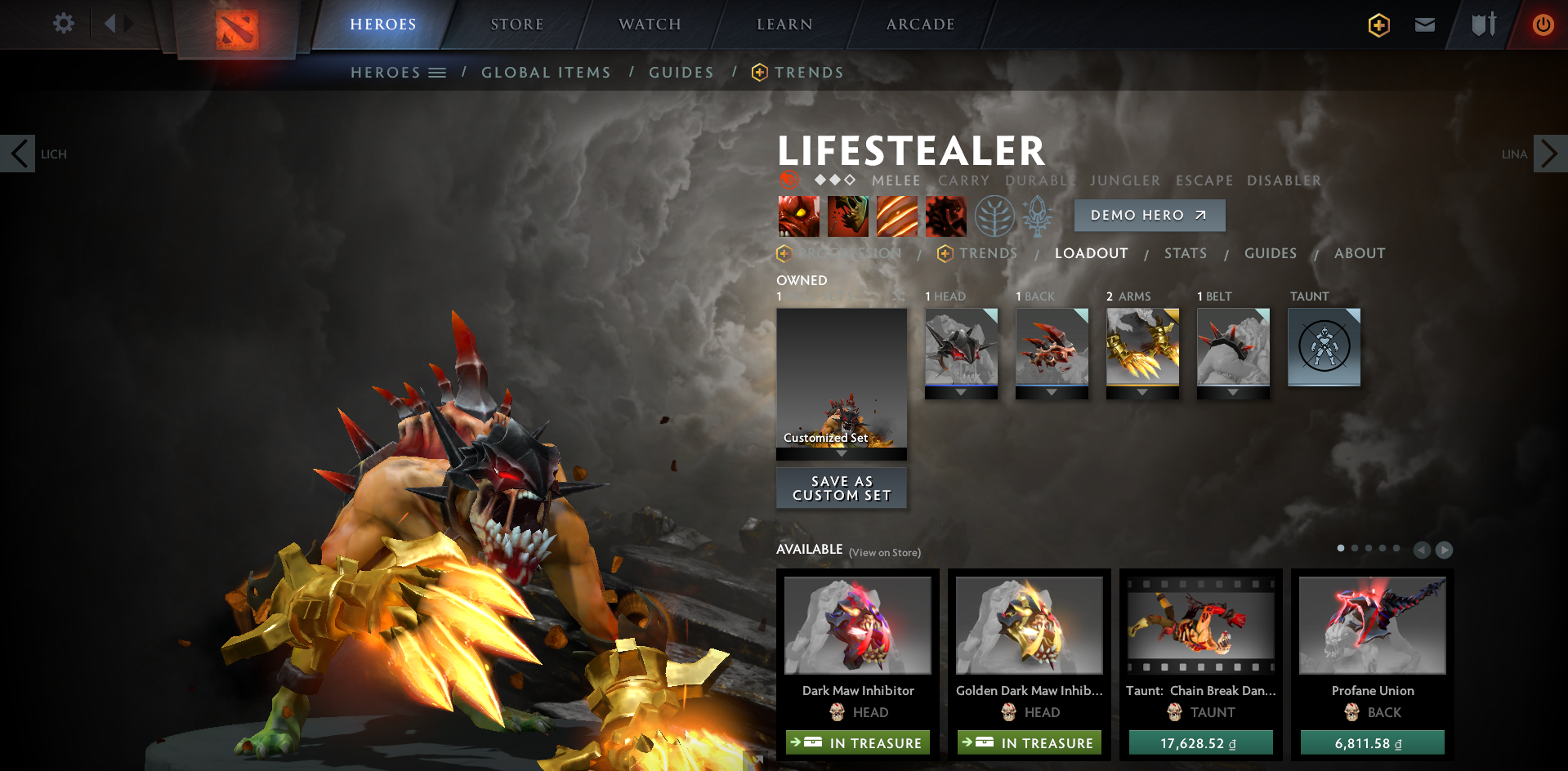Expand the BELT slot item dropdown
Viewport: 1568px width, 771px height.
[x=1233, y=391]
